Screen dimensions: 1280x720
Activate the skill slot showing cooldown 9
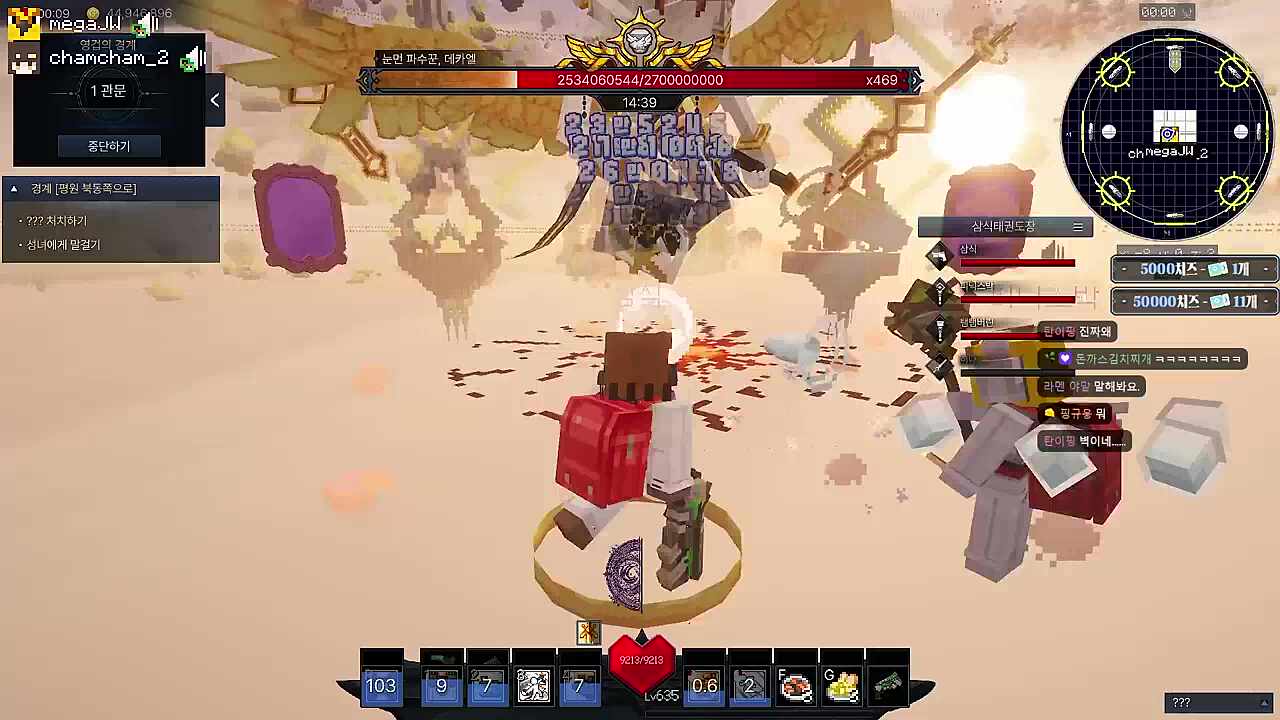(441, 686)
